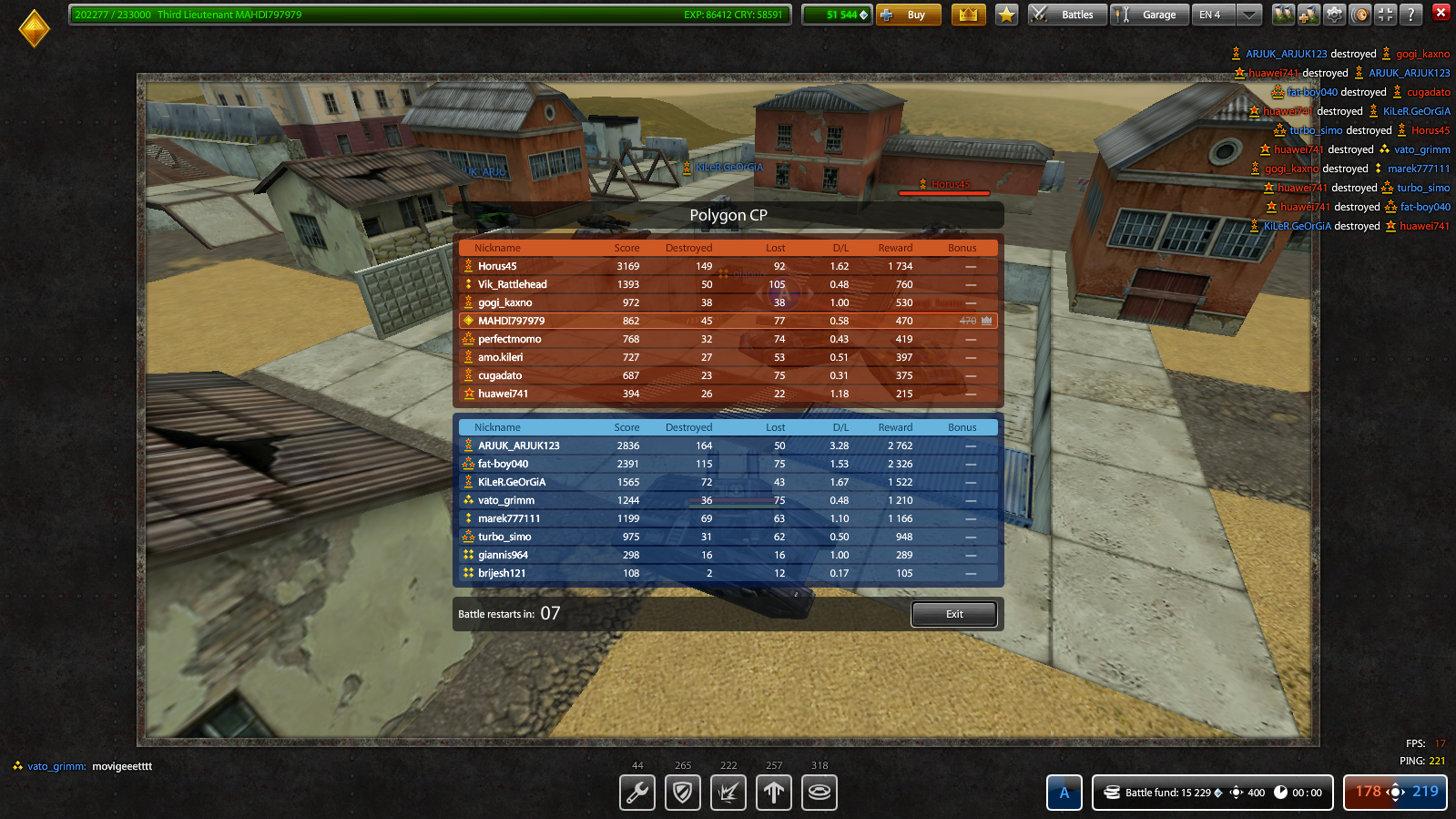Activate the double damage supply
The image size is (1456, 819).
(x=728, y=793)
